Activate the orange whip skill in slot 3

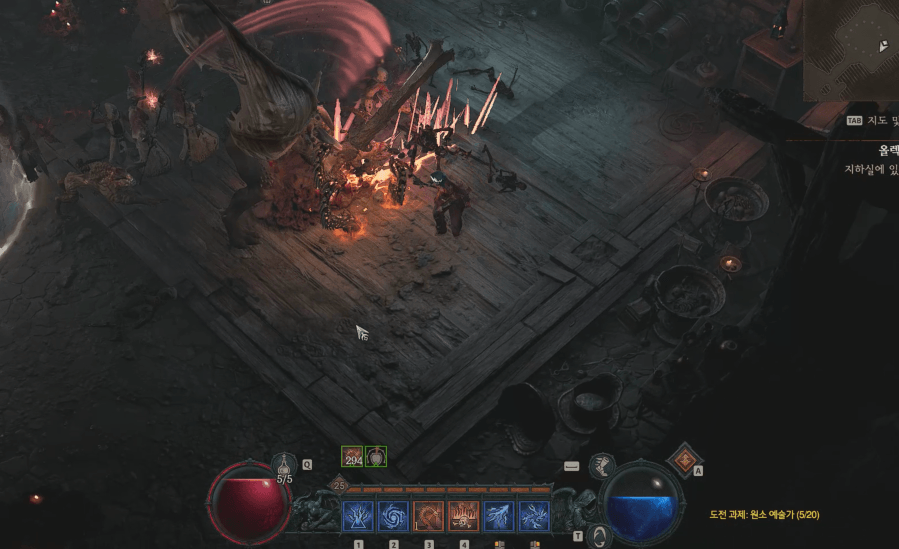pos(428,516)
